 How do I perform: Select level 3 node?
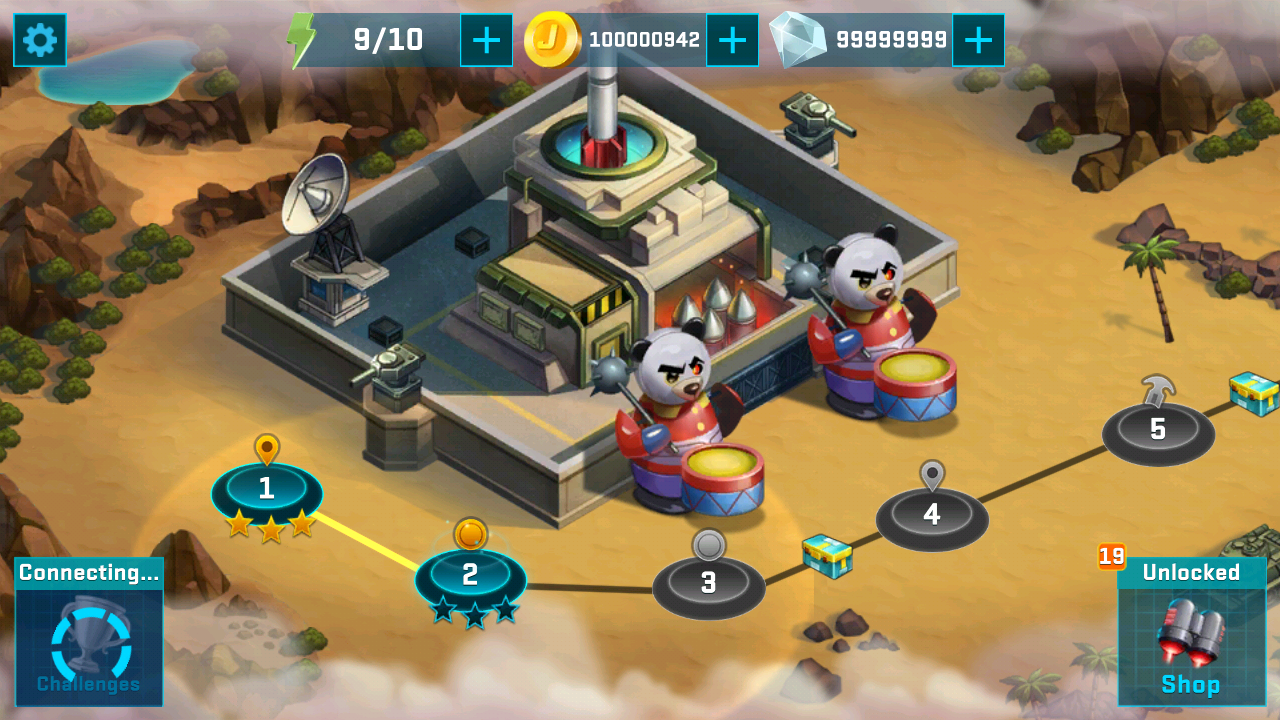[x=708, y=584]
